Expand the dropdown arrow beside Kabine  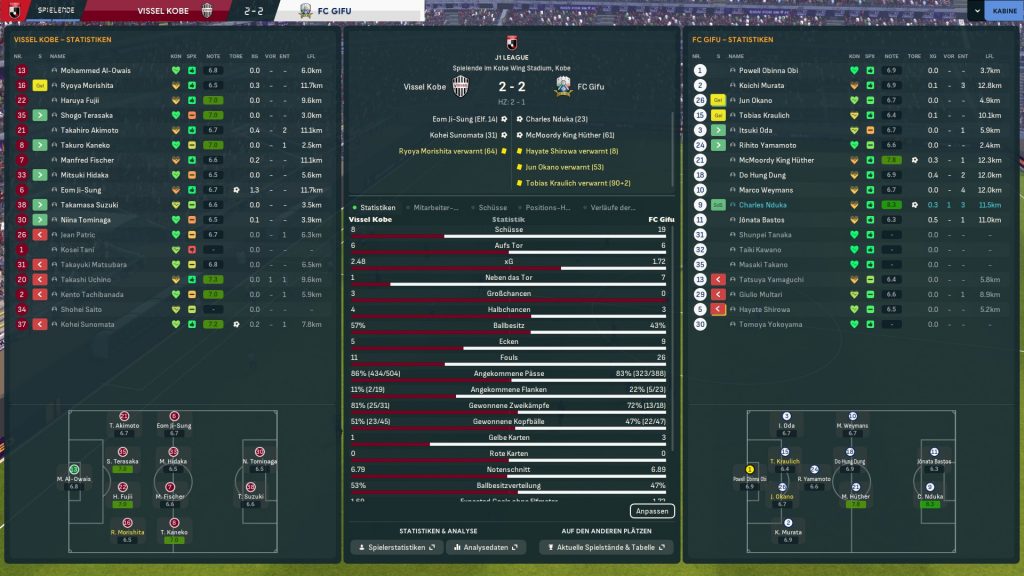pyautogui.click(x=974, y=11)
